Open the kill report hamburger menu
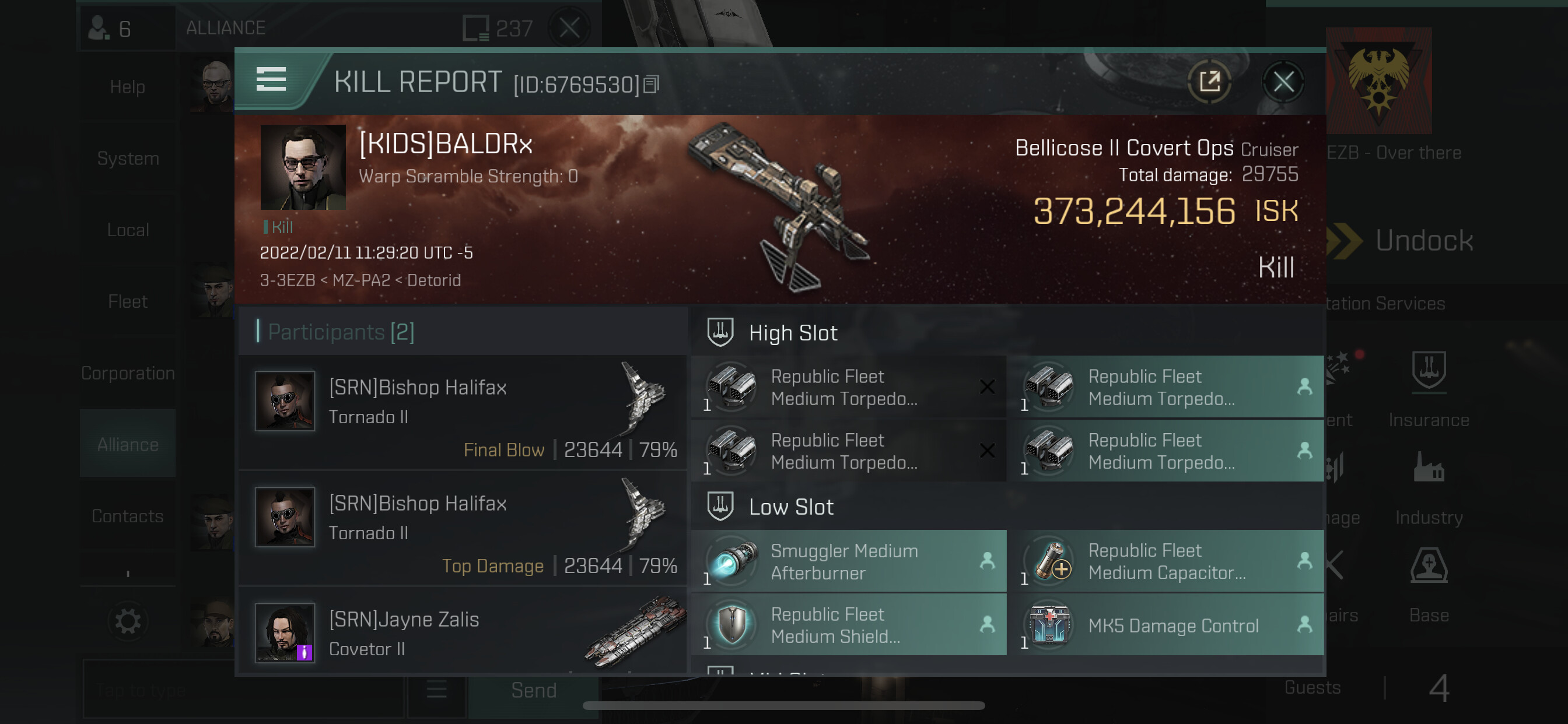This screenshot has width=1568, height=724. point(271,80)
